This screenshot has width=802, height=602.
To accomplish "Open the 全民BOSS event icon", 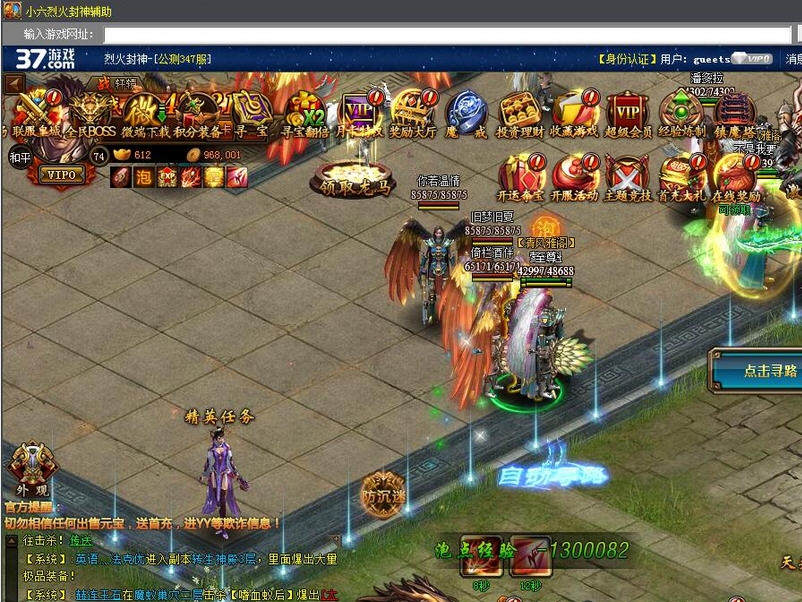I will 91,110.
